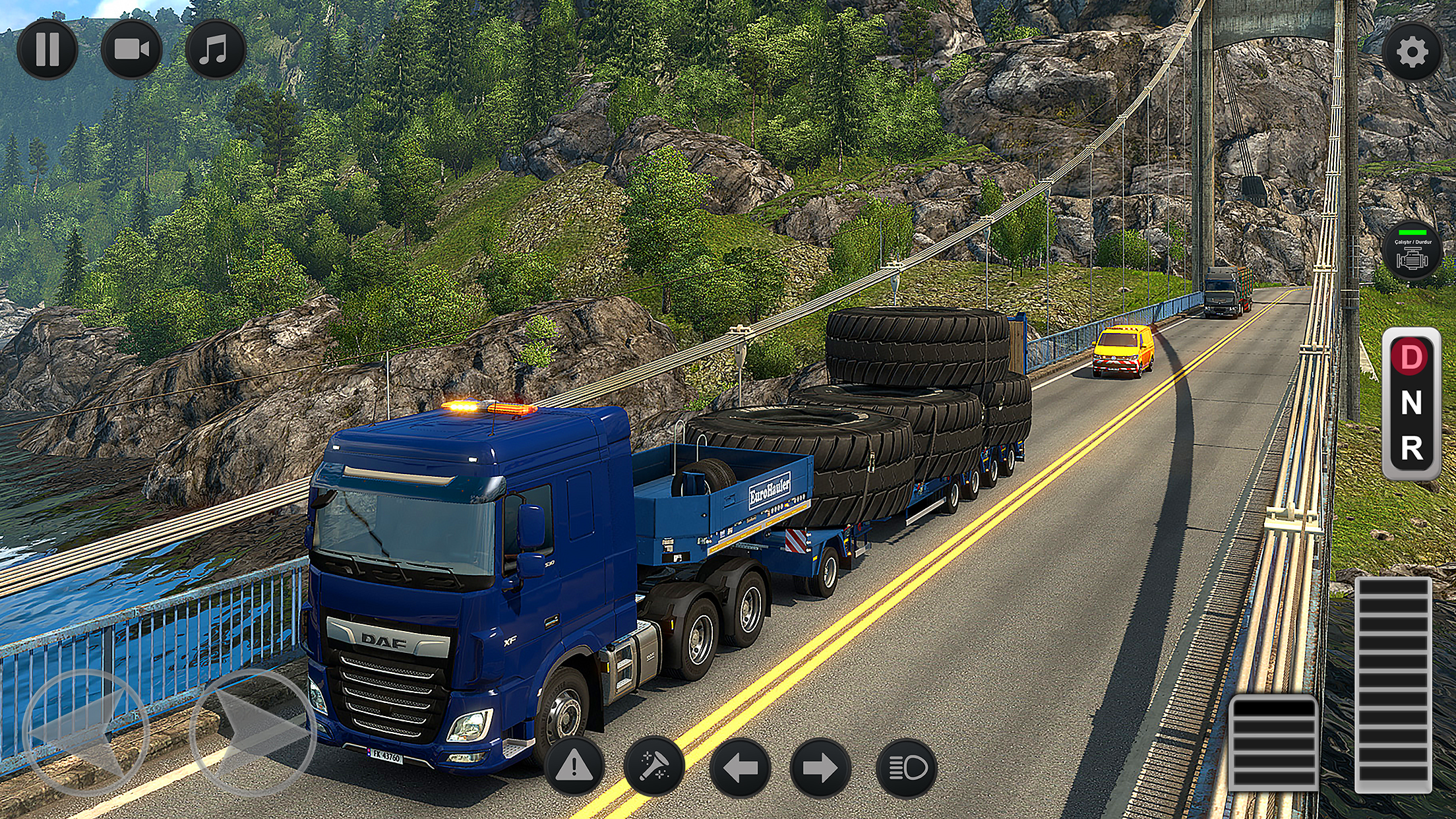Switch the camera view

(x=131, y=49)
